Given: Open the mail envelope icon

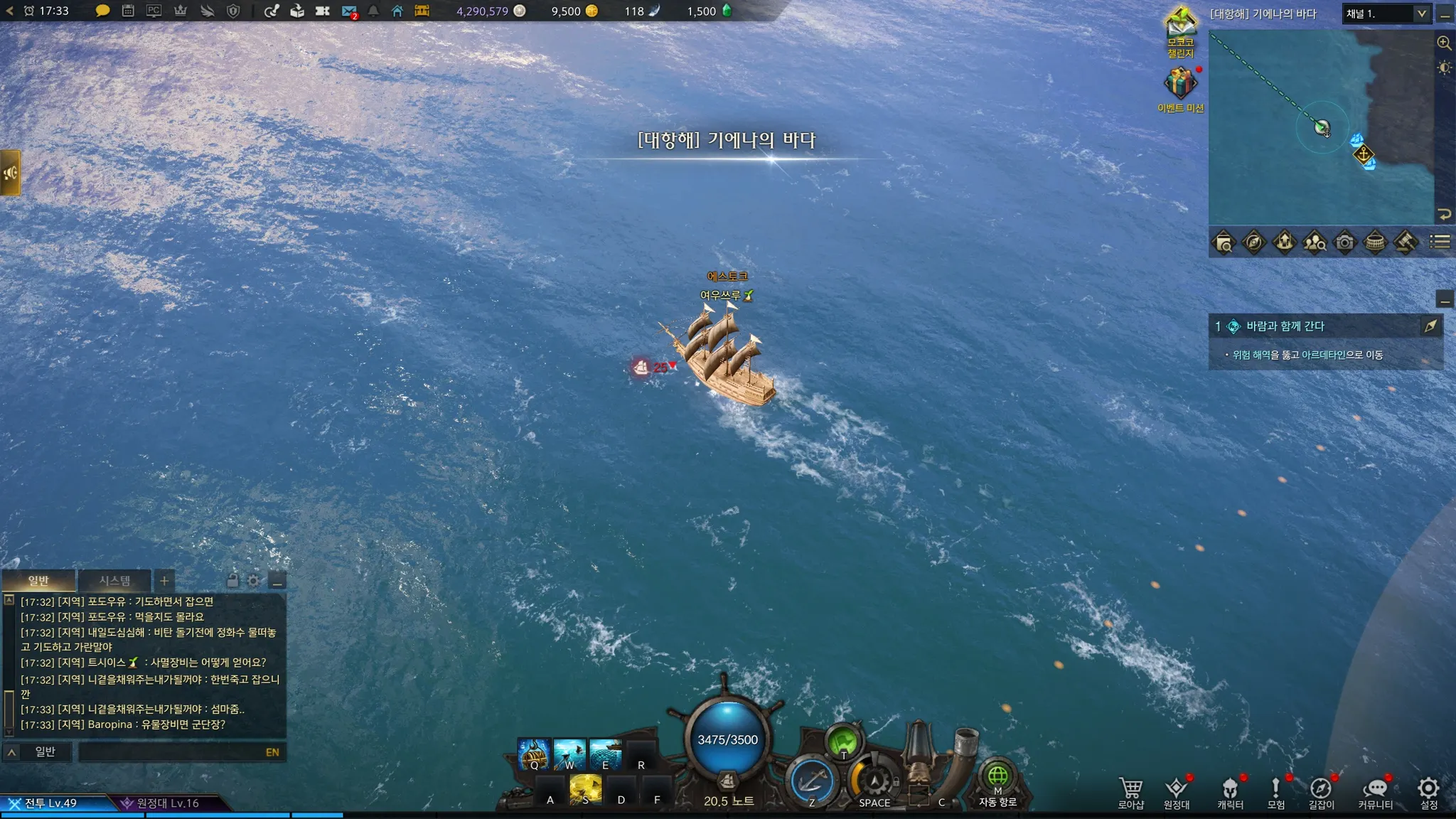Looking at the screenshot, I should (348, 11).
